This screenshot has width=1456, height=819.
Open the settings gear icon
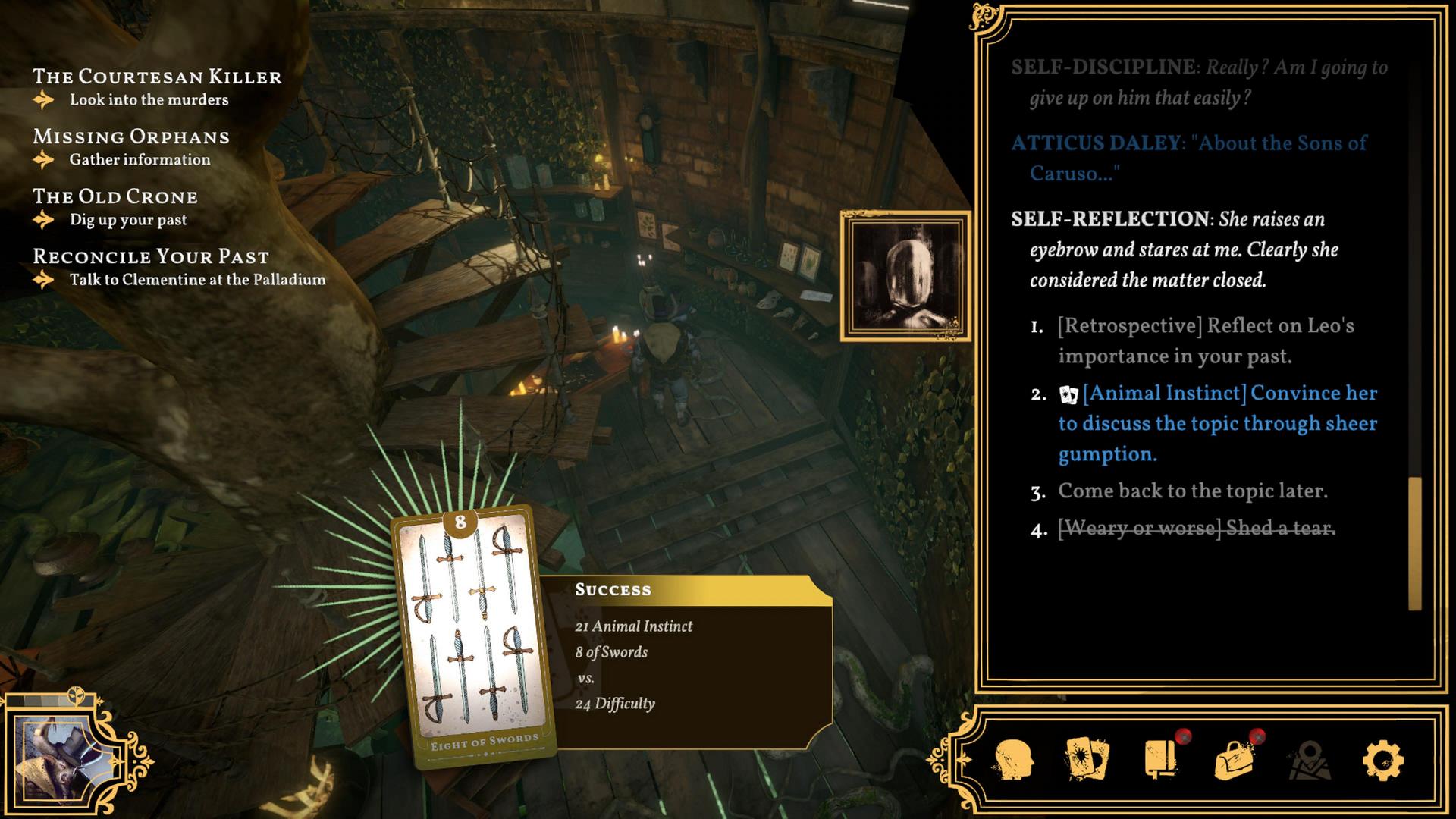(x=1382, y=760)
